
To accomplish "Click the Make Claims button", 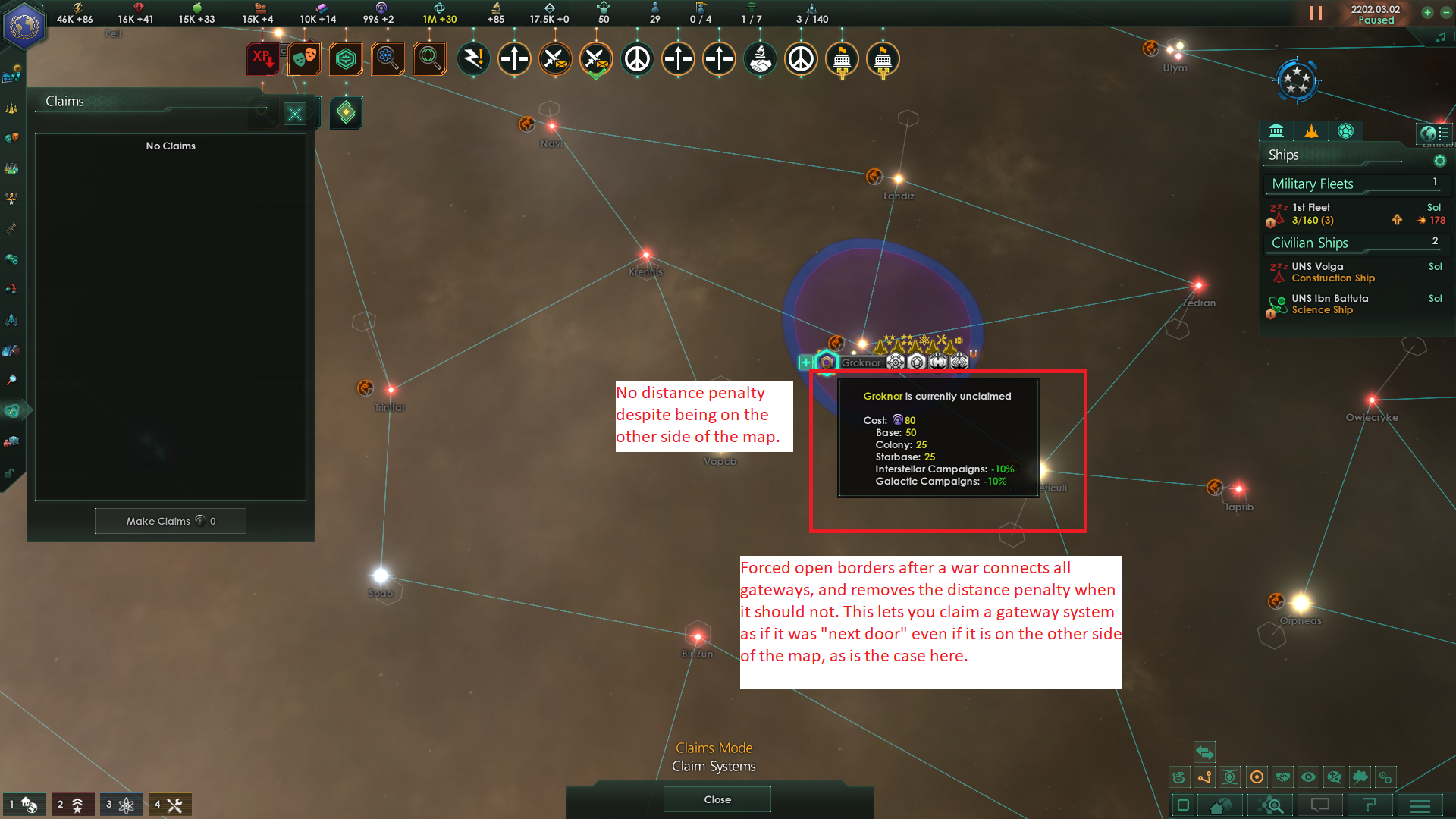I will pos(170,521).
